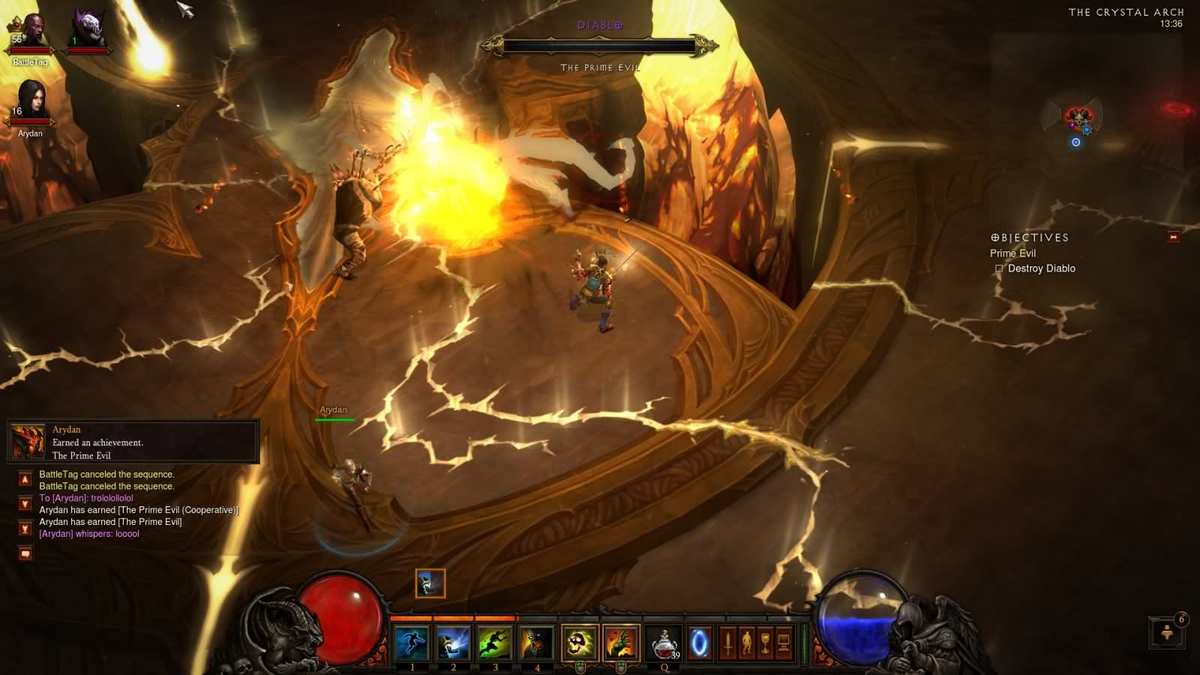Open Arydan's Prime Evil achievement notification
The height and width of the screenshot is (675, 1200).
[134, 442]
